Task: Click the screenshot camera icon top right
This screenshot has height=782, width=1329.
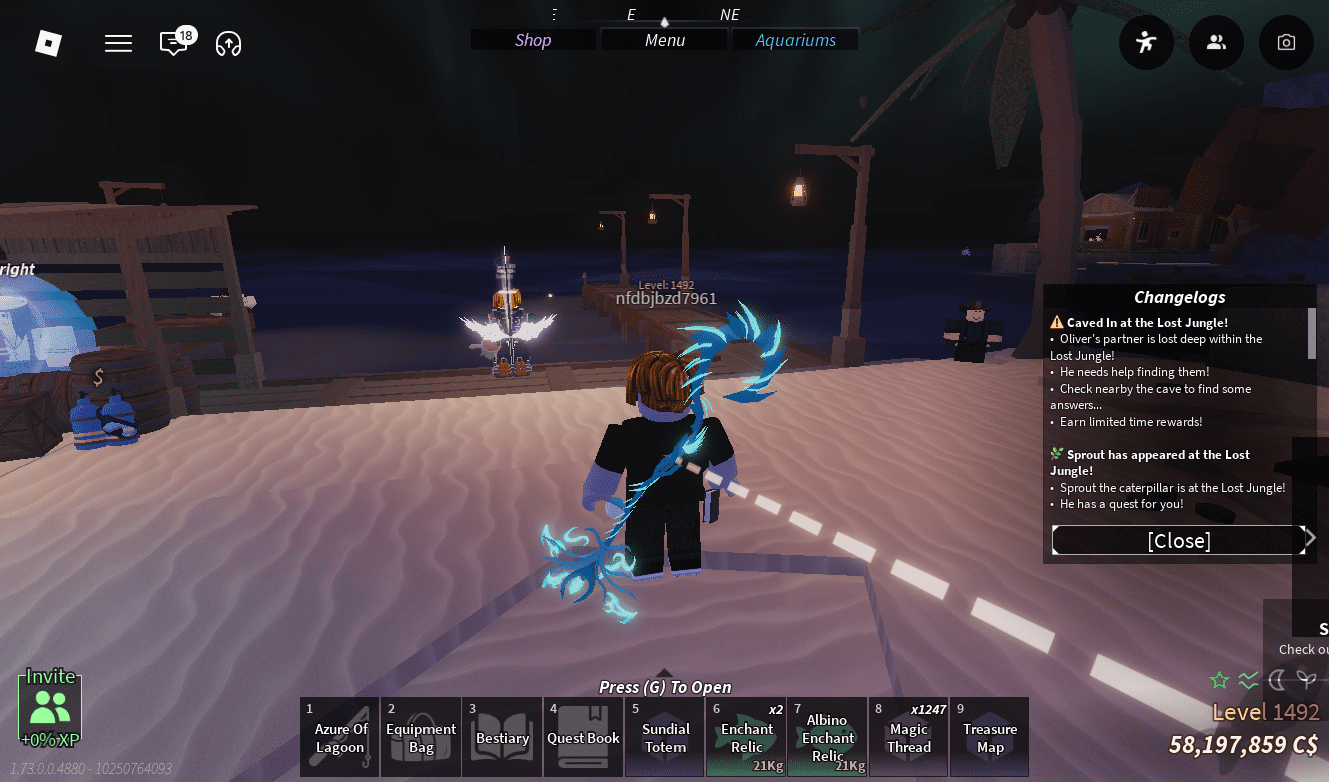Action: point(1286,42)
